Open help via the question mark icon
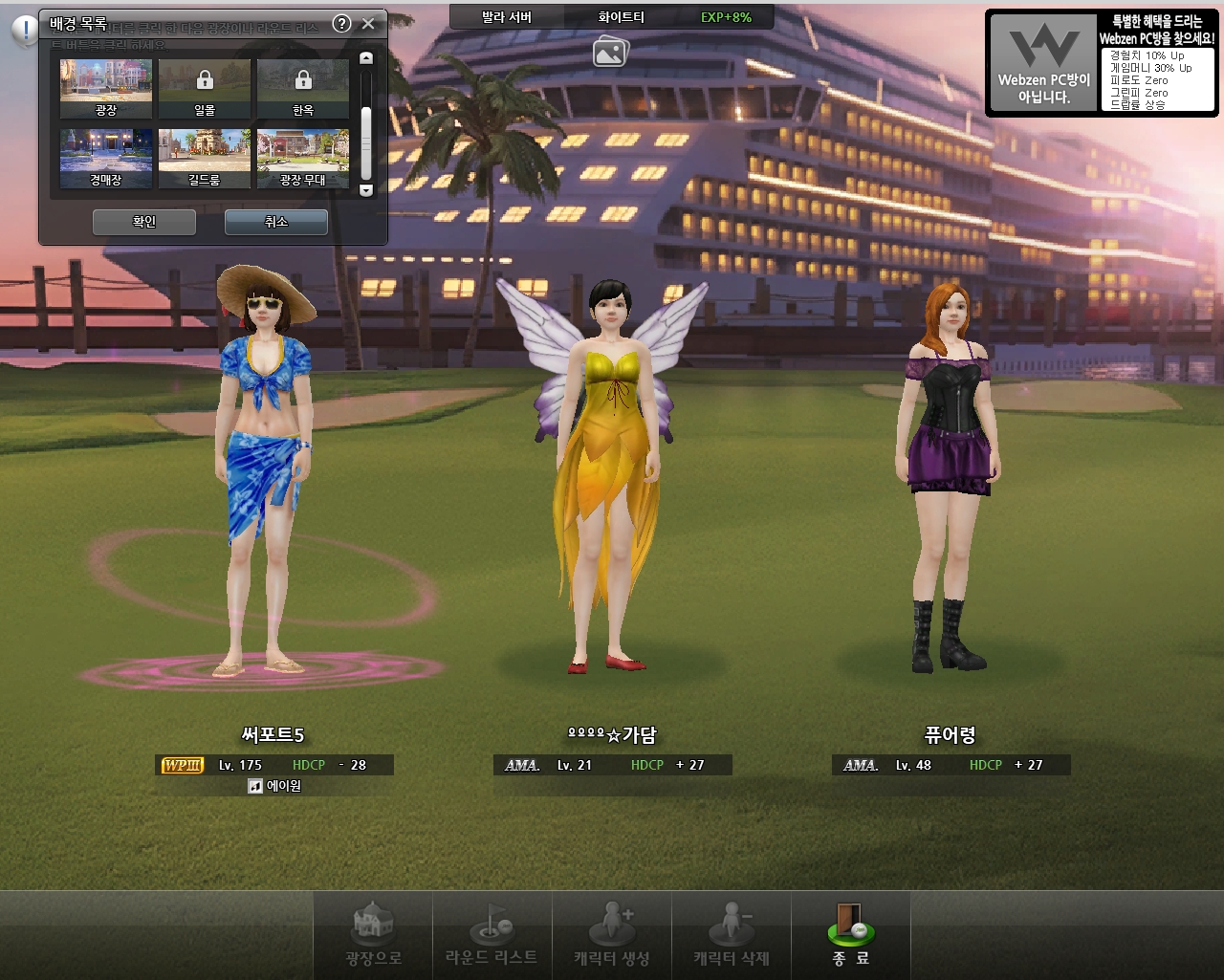The image size is (1224, 980). pyautogui.click(x=341, y=24)
